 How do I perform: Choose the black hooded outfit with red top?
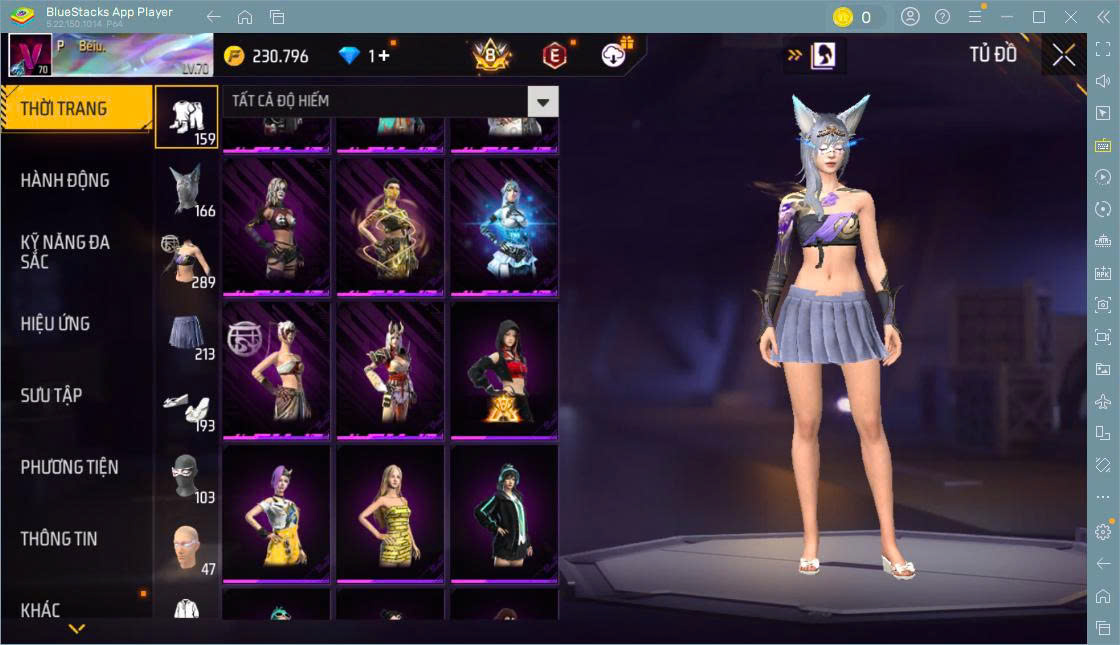tap(504, 369)
